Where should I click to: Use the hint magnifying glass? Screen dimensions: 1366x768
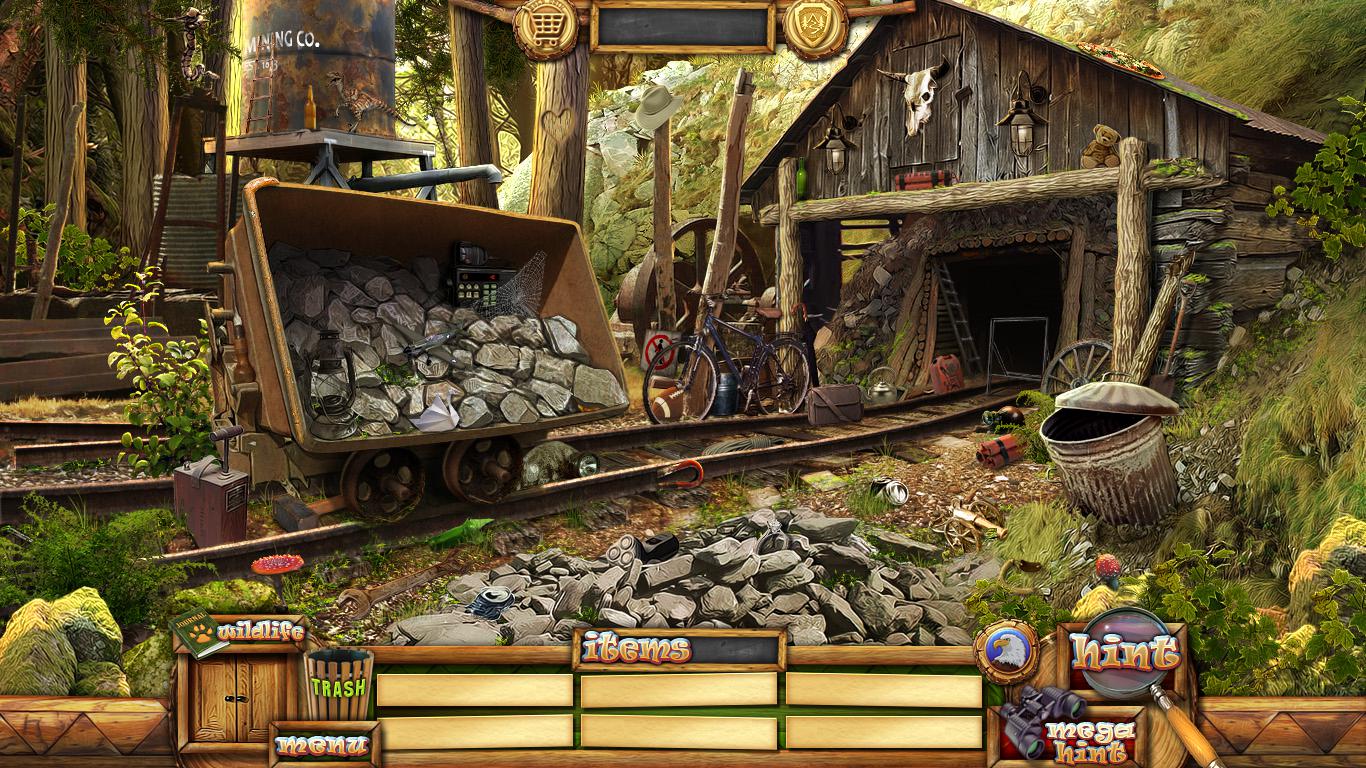pyautogui.click(x=1126, y=654)
